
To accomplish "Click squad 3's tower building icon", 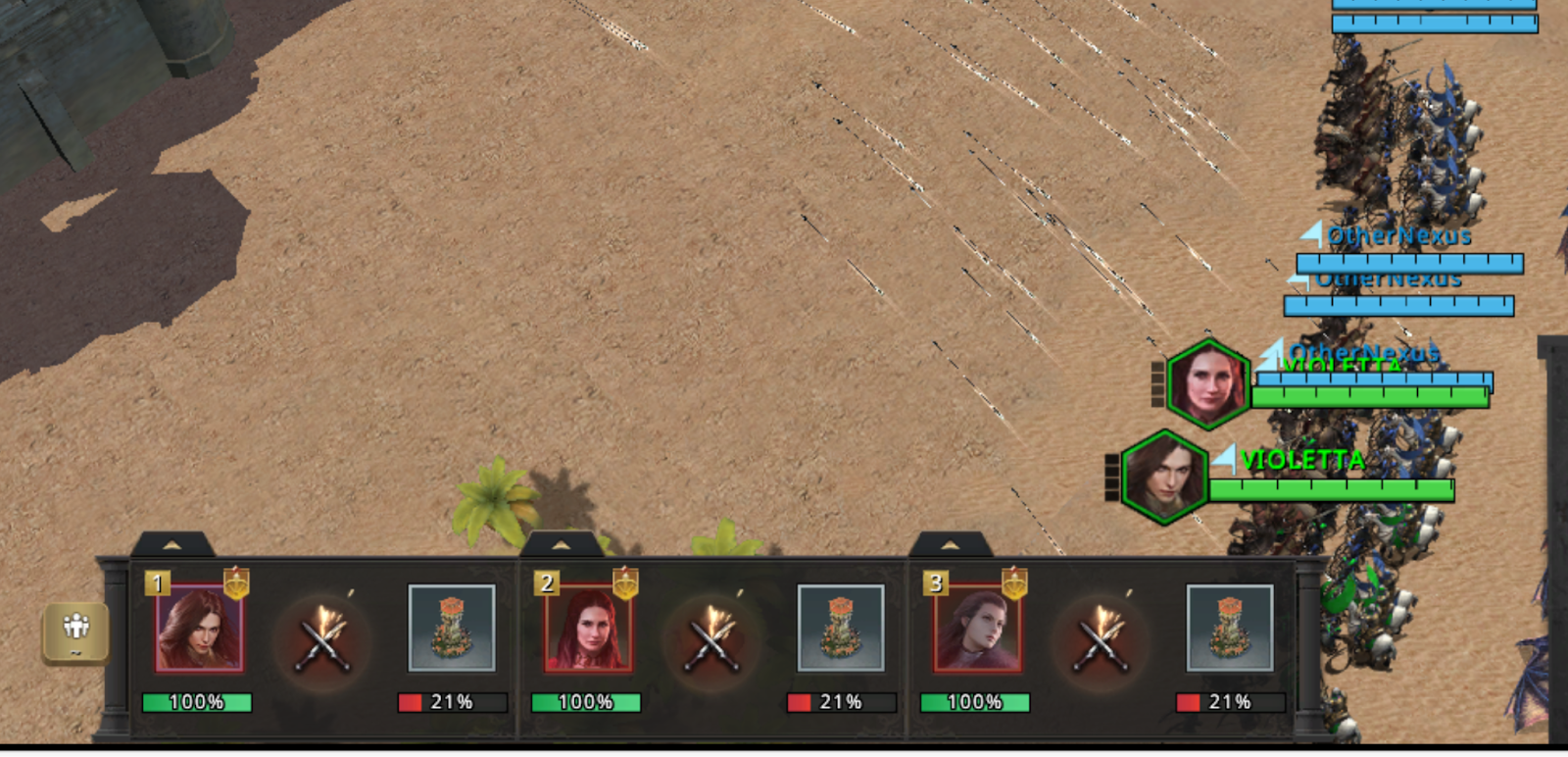I will click(1229, 629).
